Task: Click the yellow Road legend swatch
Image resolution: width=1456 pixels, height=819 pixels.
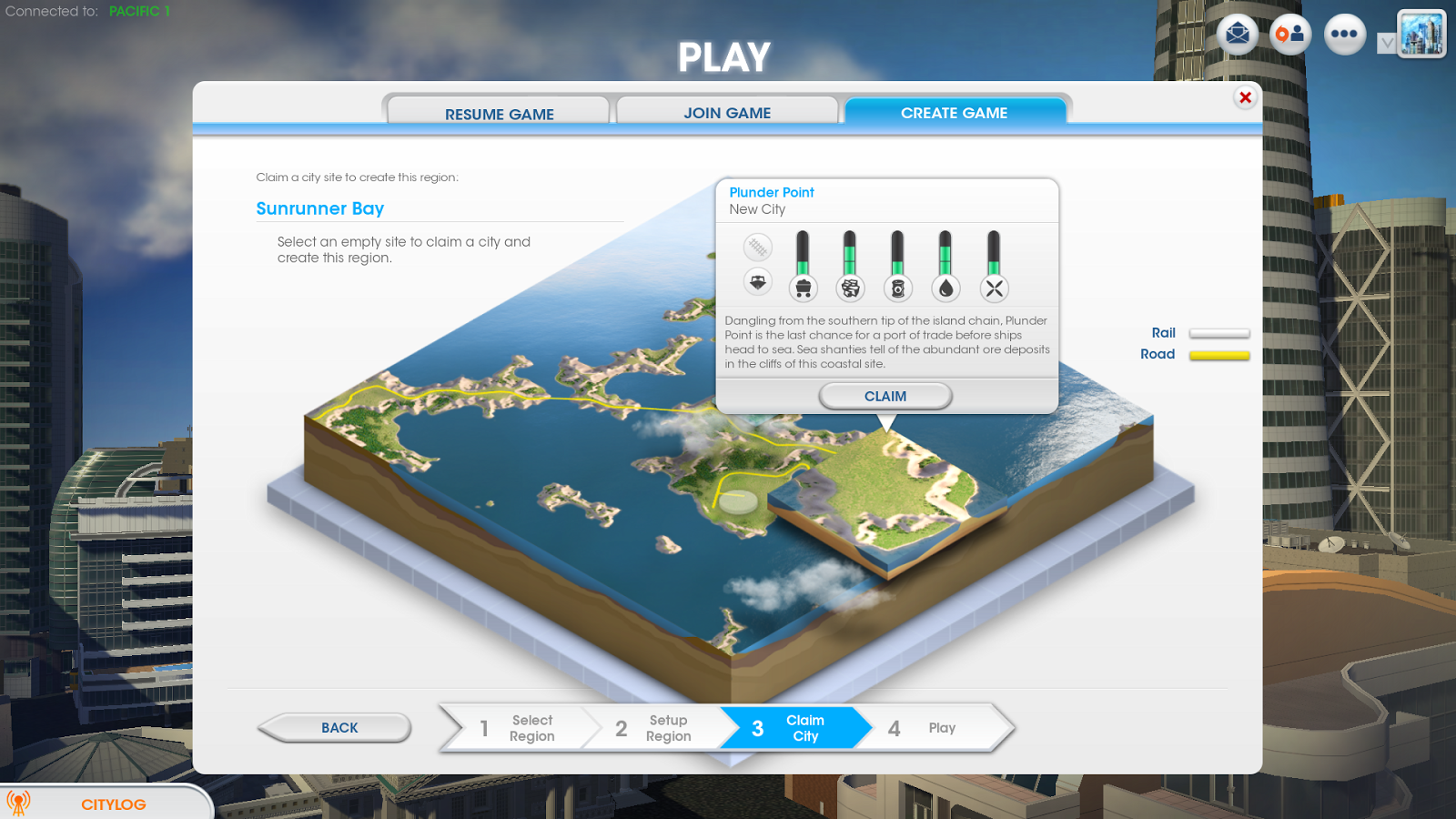Action: point(1219,355)
